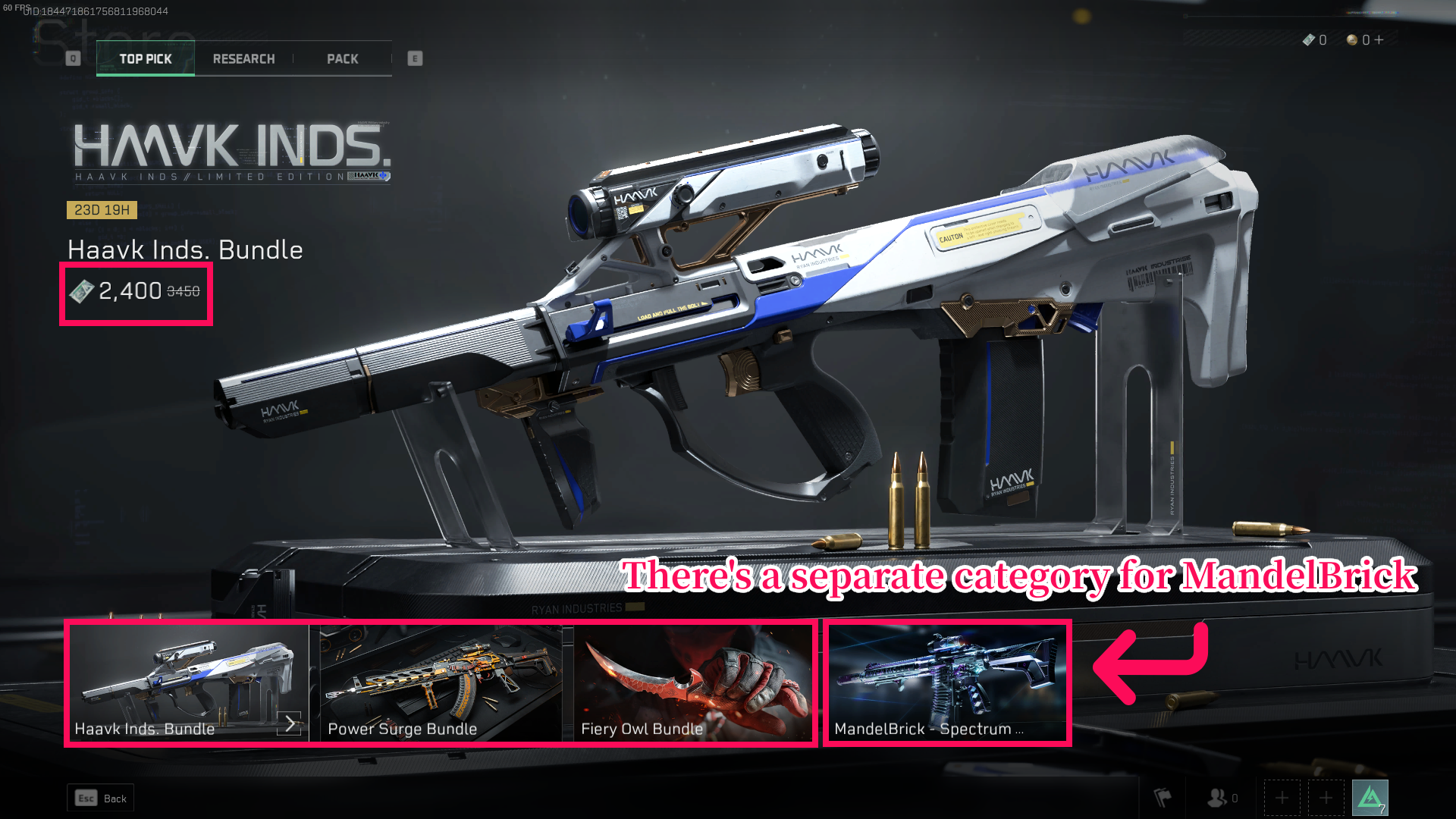Add gold coin currency with the plus button
This screenshot has height=819, width=1456.
pyautogui.click(x=1379, y=40)
